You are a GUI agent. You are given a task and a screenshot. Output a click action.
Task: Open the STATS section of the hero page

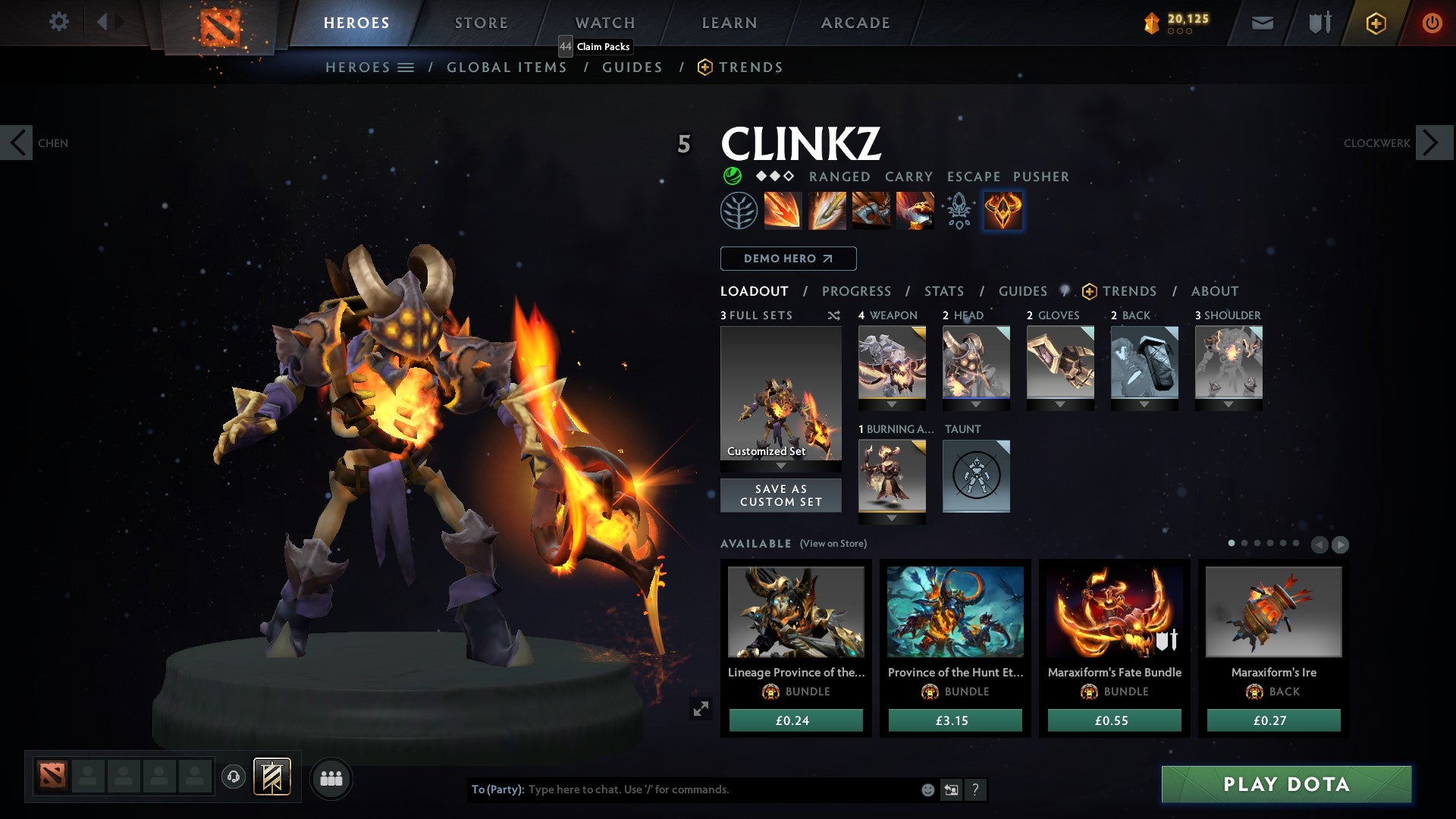click(943, 290)
